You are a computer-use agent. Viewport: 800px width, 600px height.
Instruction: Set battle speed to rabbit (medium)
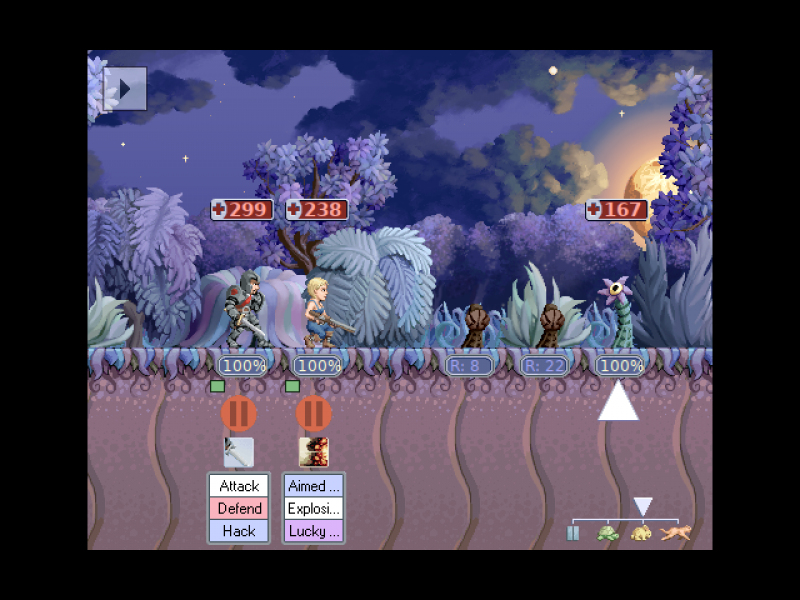[x=642, y=533]
